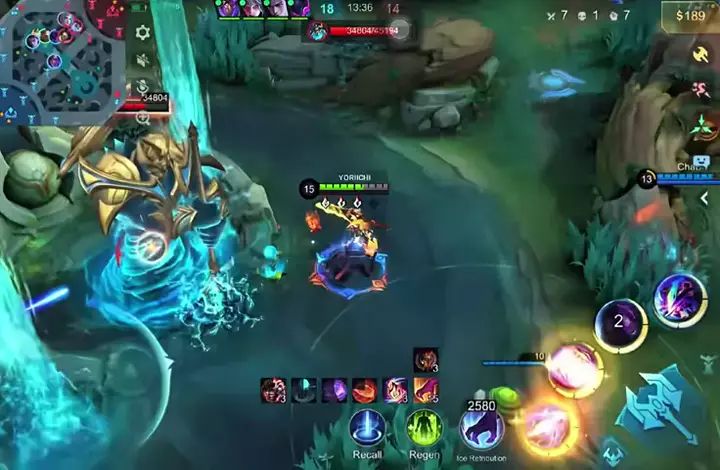Open settings via the gear icon
Image resolution: width=720 pixels, height=470 pixels.
tap(142, 33)
